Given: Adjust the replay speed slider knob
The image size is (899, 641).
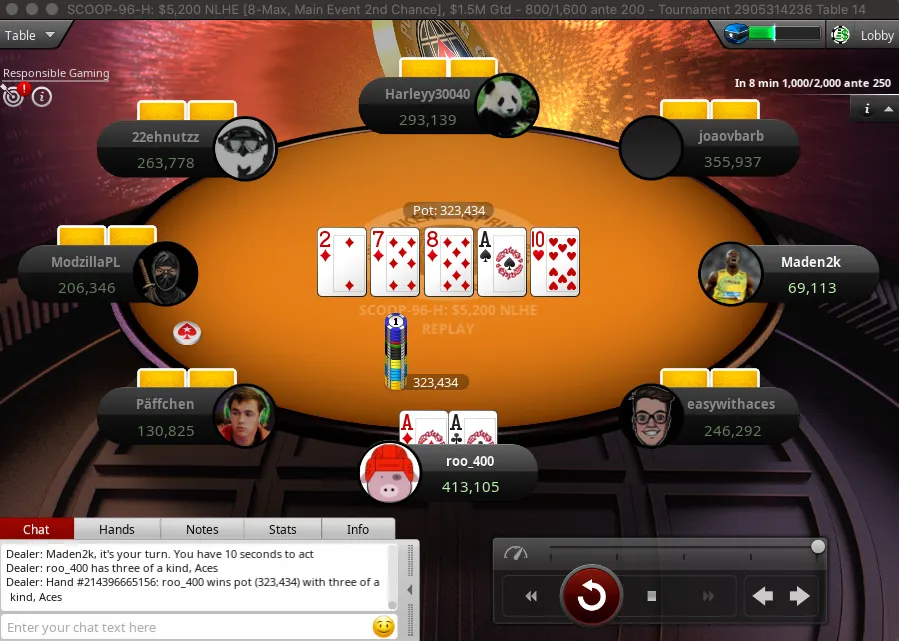Looking at the screenshot, I should tap(818, 547).
